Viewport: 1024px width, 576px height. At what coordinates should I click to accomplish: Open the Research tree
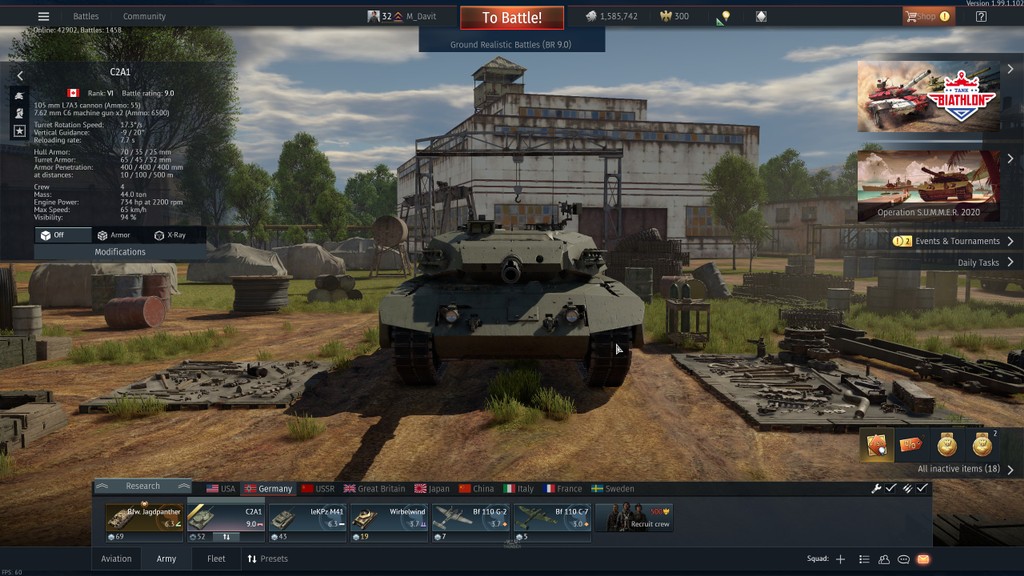point(142,487)
